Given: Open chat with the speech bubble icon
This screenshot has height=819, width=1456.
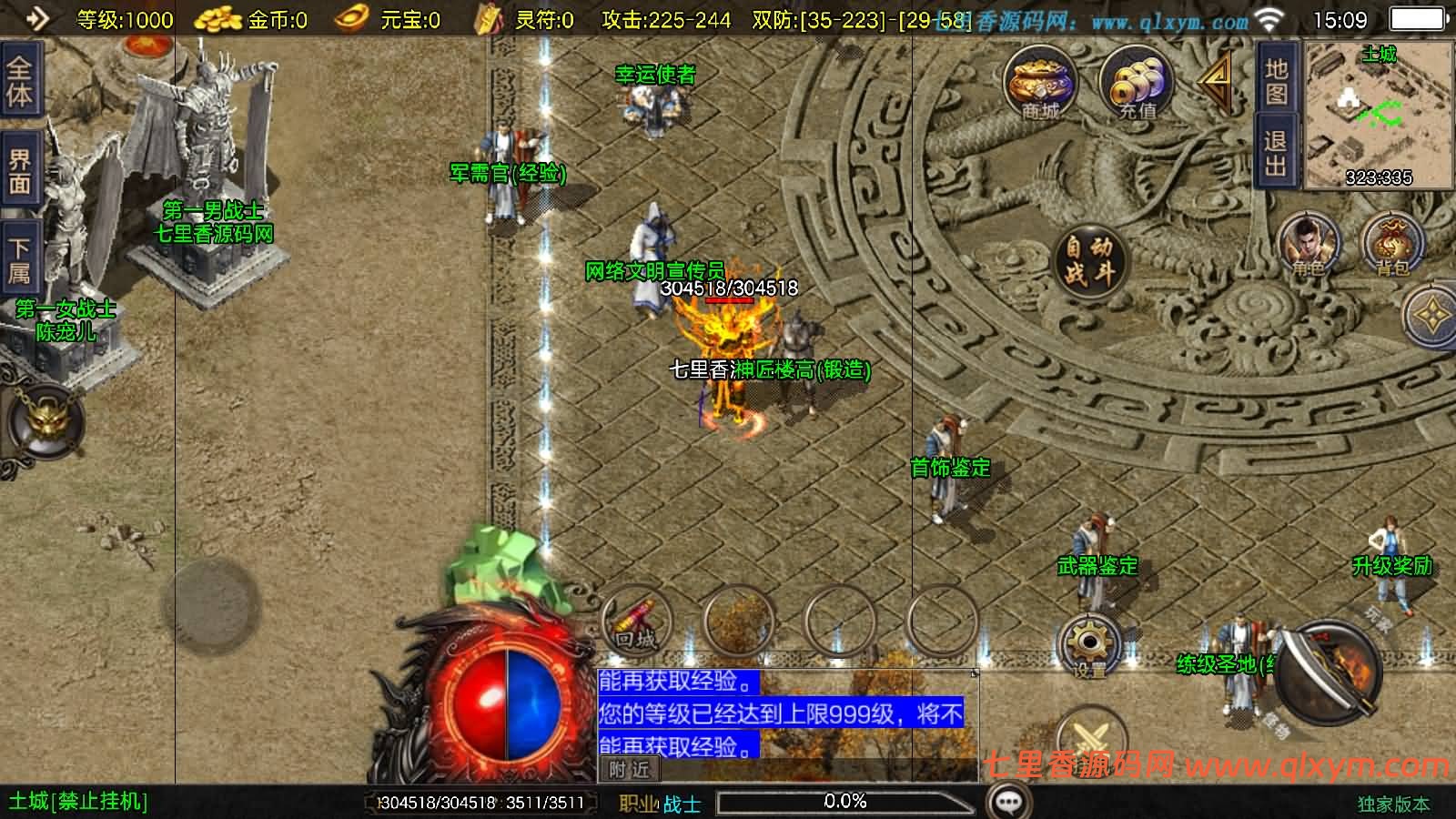Looking at the screenshot, I should tap(1008, 802).
